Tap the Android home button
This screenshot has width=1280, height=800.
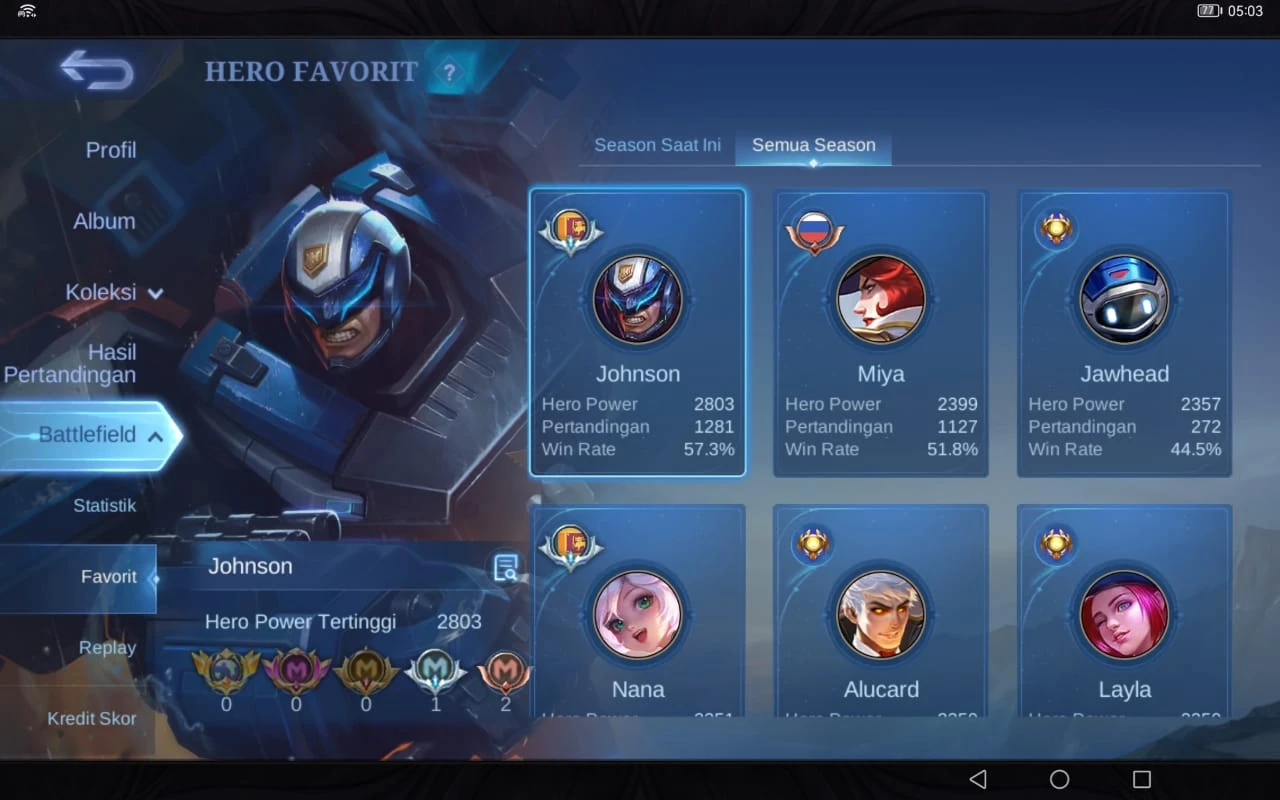click(x=1059, y=779)
